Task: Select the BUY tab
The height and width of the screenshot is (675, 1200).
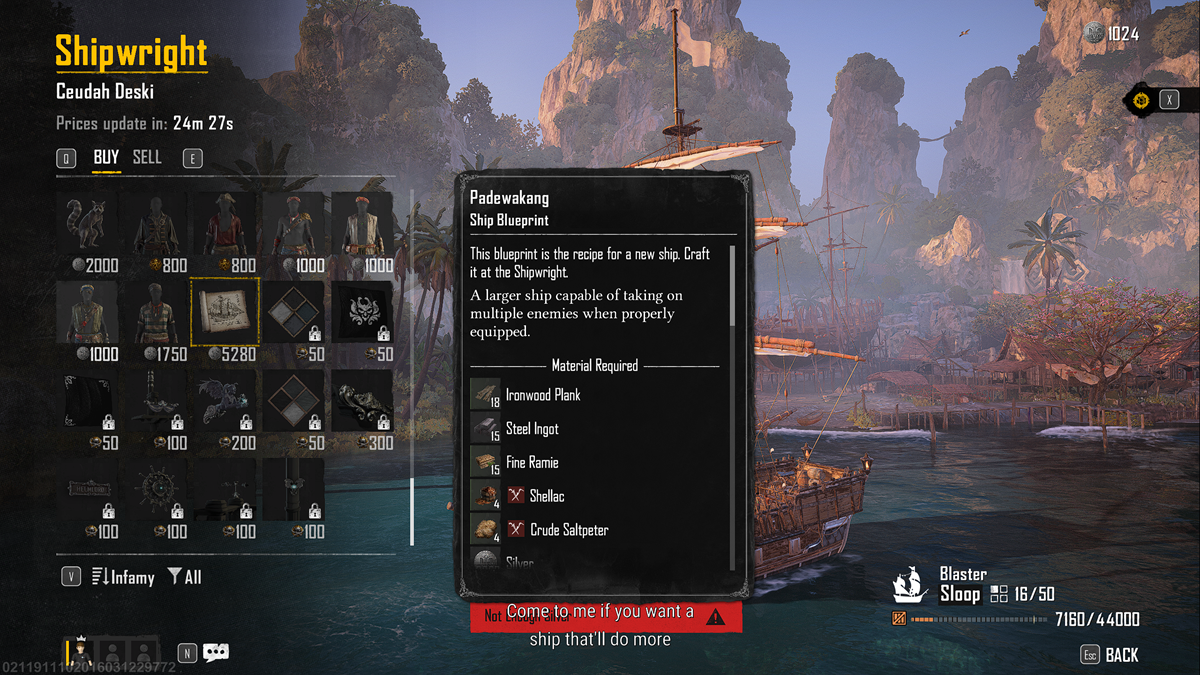Action: coord(106,158)
